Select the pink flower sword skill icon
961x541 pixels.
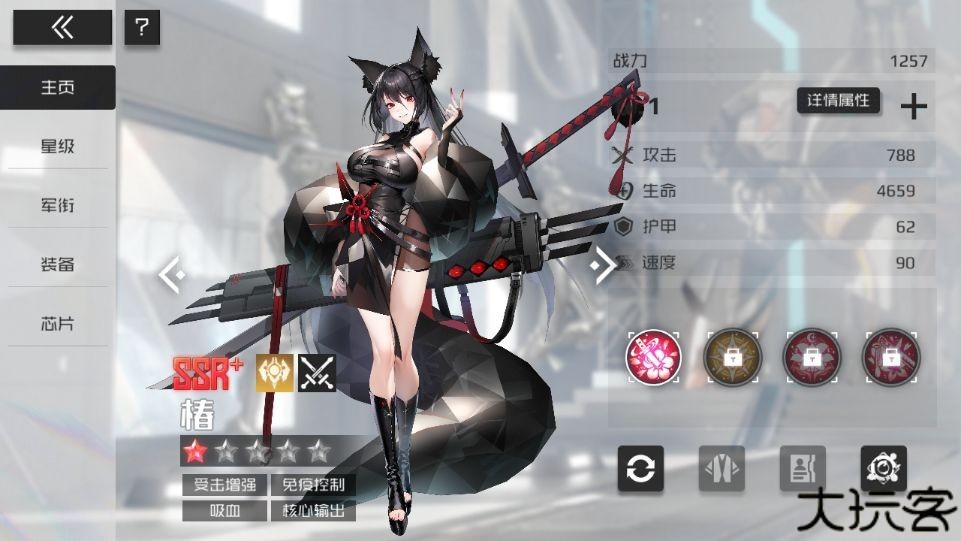(653, 357)
